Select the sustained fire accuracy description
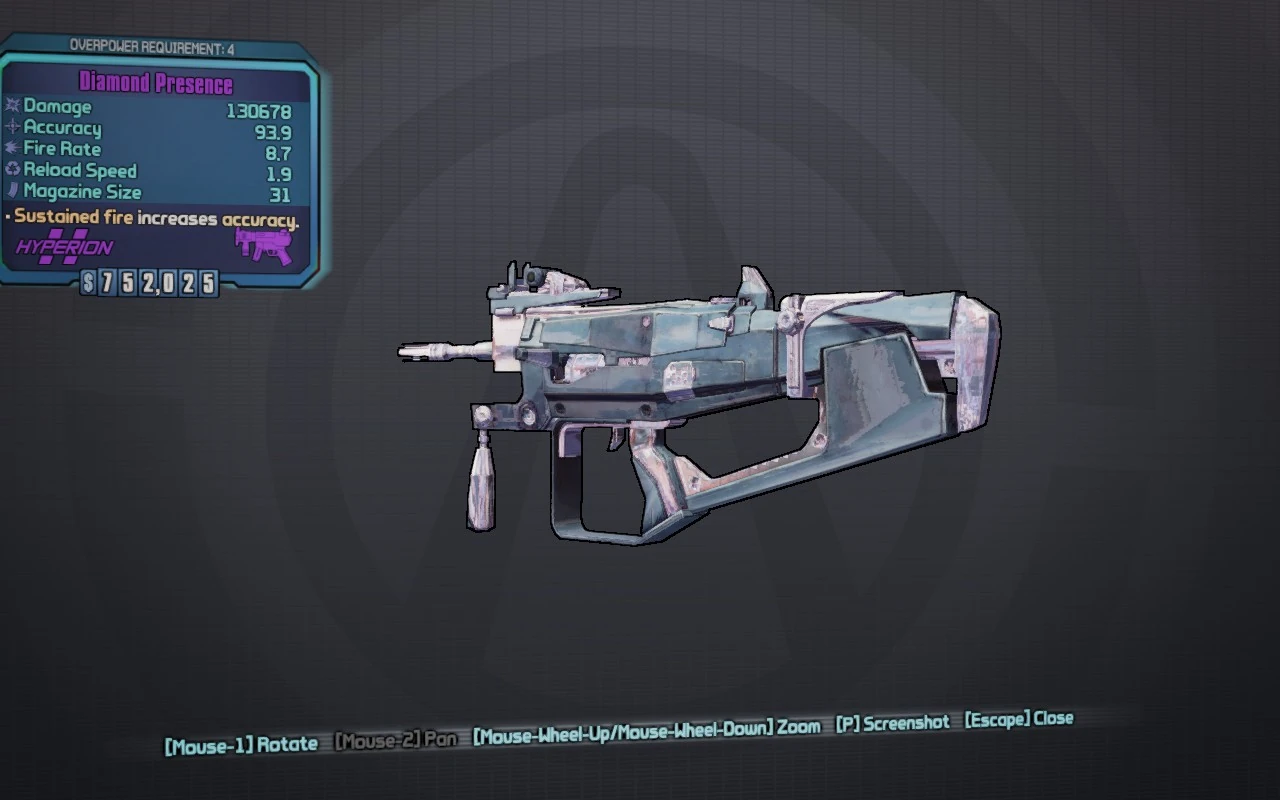This screenshot has height=800, width=1280. [x=153, y=217]
